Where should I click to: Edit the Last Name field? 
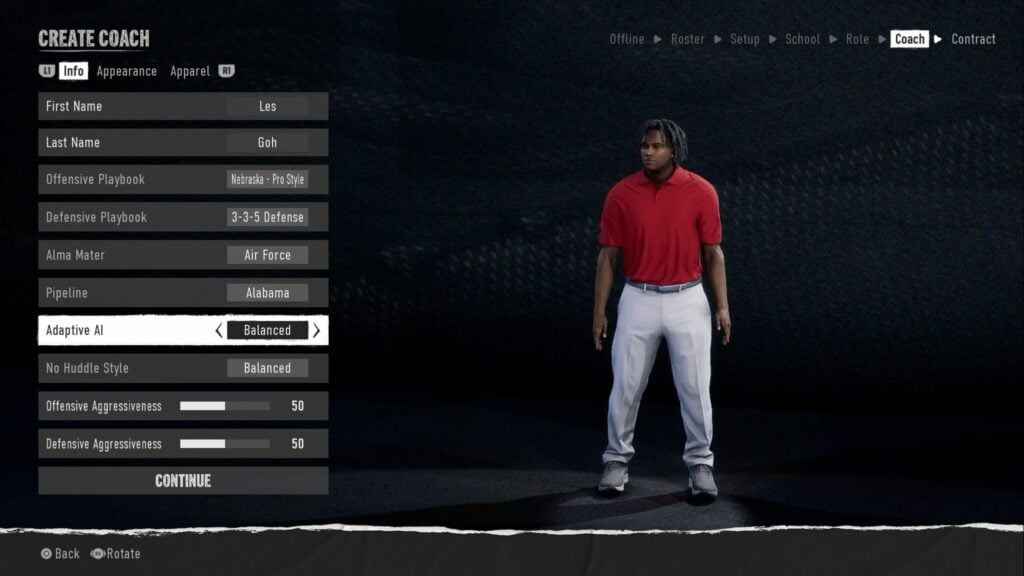click(183, 143)
